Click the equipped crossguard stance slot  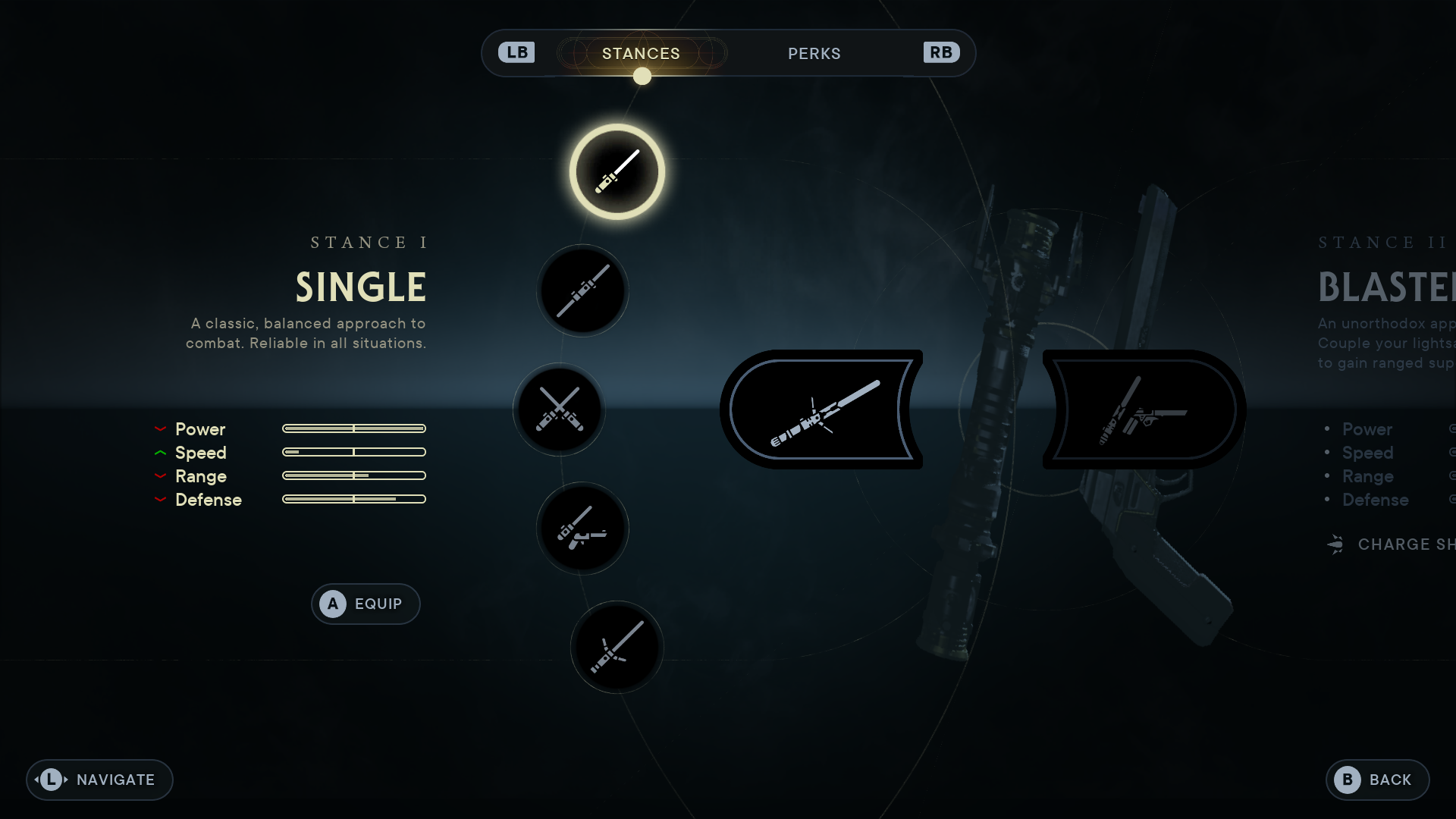822,409
